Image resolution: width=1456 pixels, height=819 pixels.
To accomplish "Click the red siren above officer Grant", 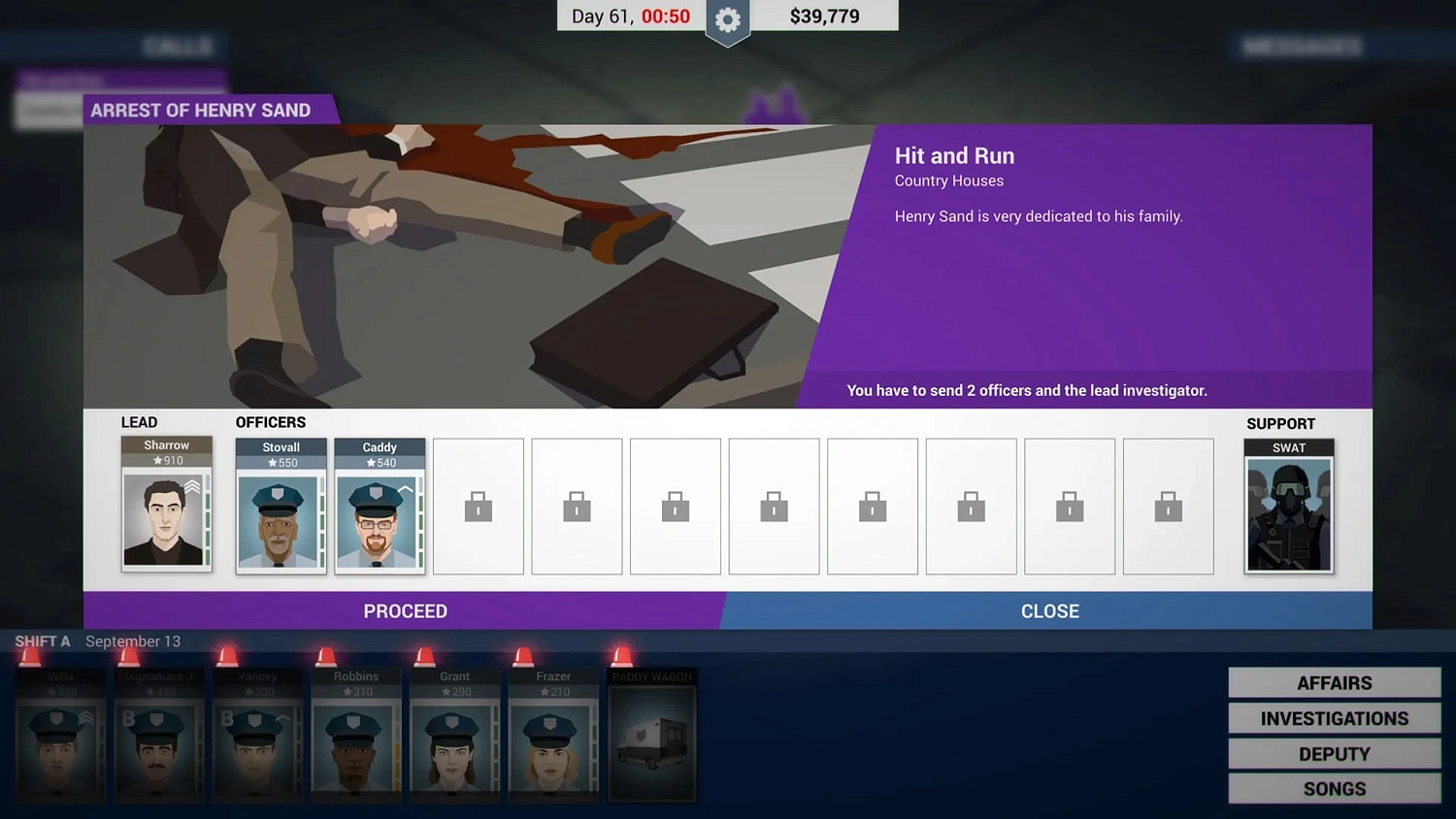I will coord(423,656).
